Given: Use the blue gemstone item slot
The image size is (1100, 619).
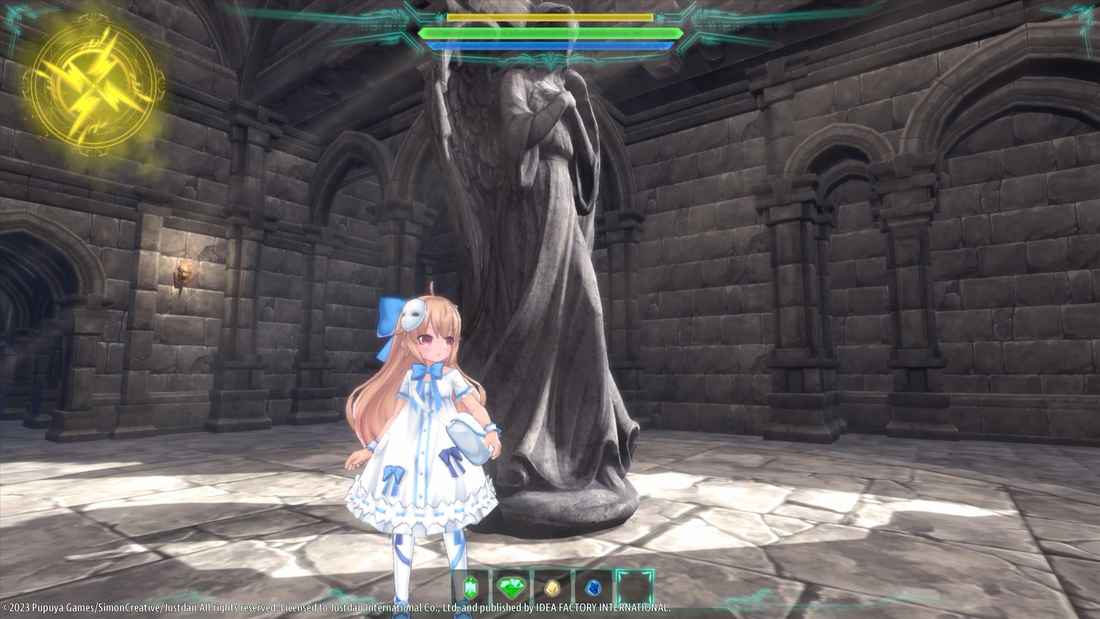Looking at the screenshot, I should [x=593, y=586].
